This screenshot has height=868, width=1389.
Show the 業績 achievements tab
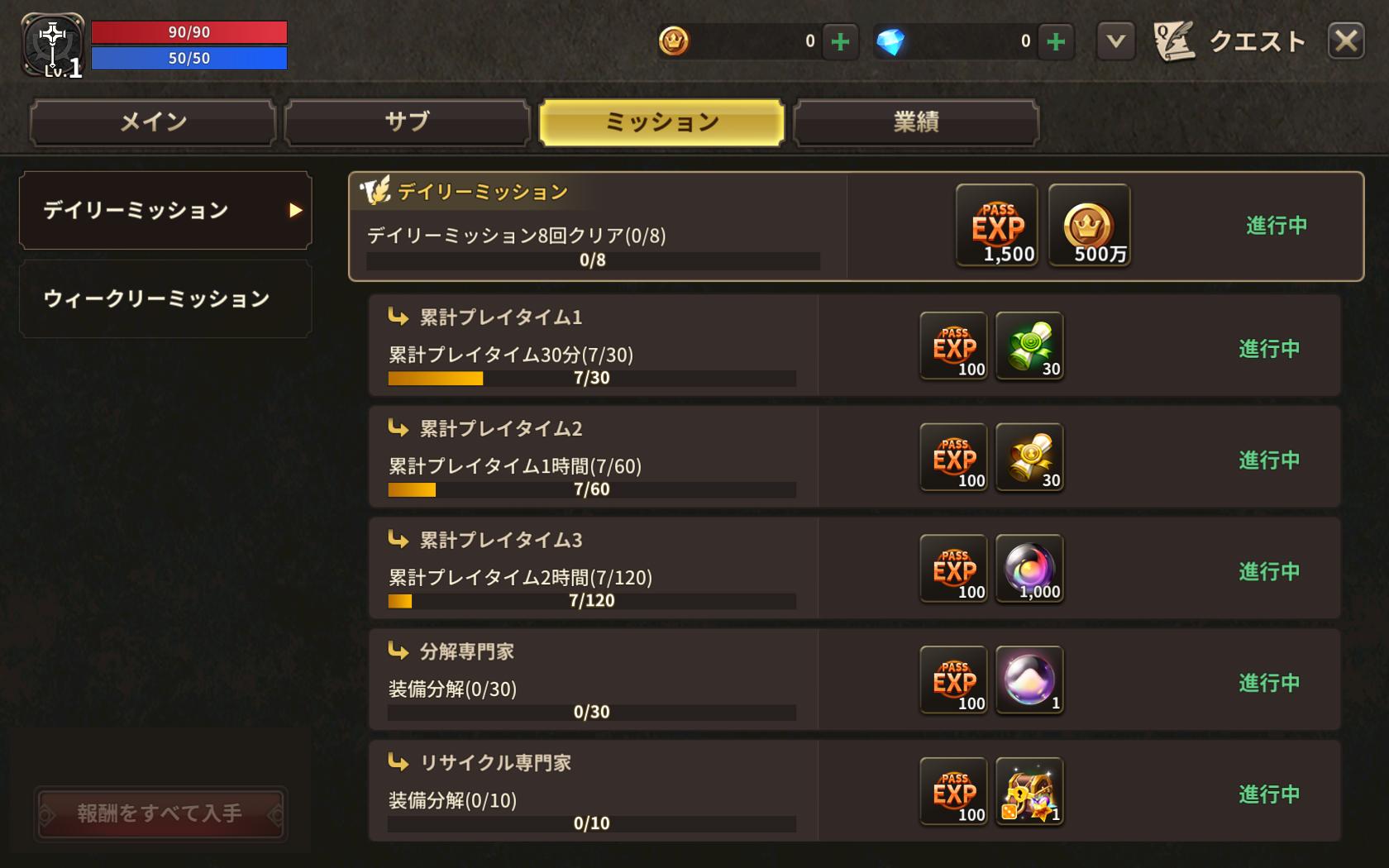[x=915, y=122]
